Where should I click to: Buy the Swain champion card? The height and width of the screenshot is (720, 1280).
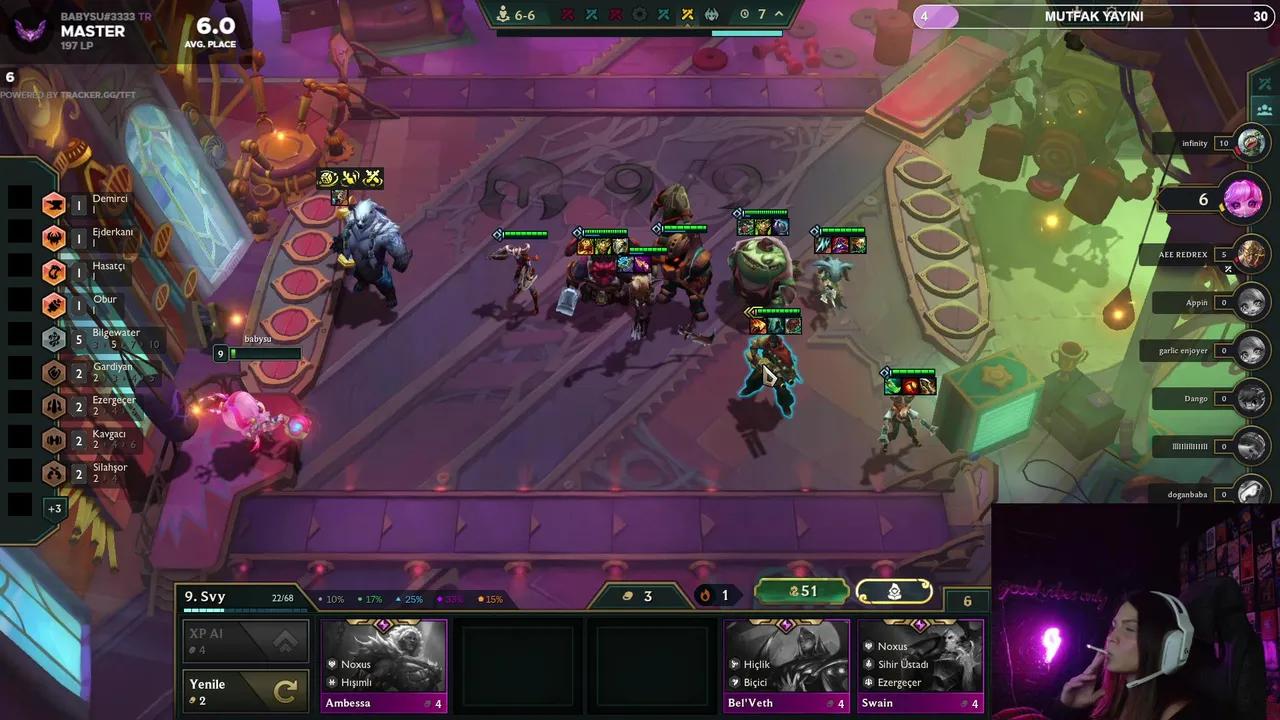(x=920, y=664)
